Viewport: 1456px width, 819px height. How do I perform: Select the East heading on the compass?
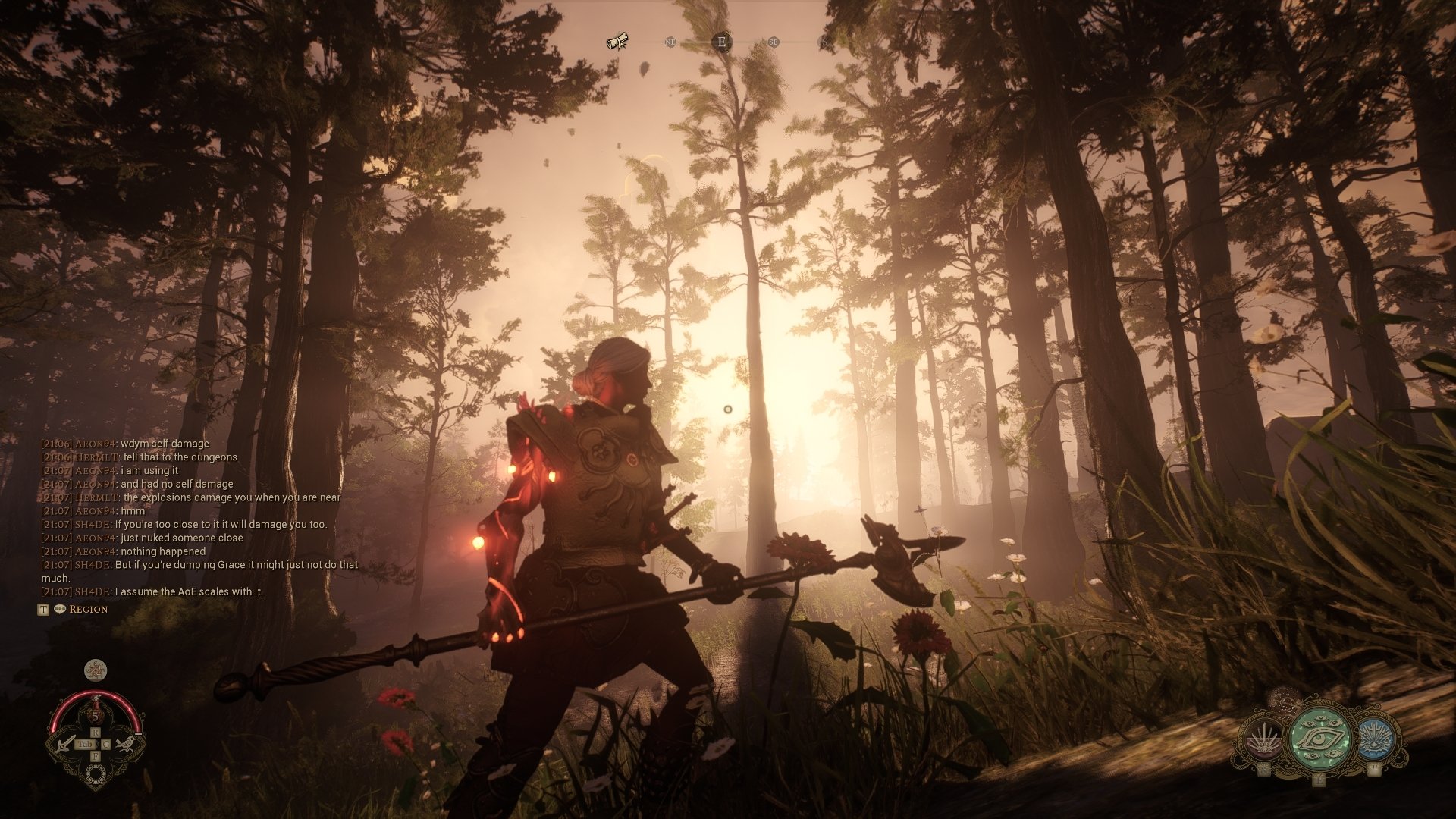point(722,42)
